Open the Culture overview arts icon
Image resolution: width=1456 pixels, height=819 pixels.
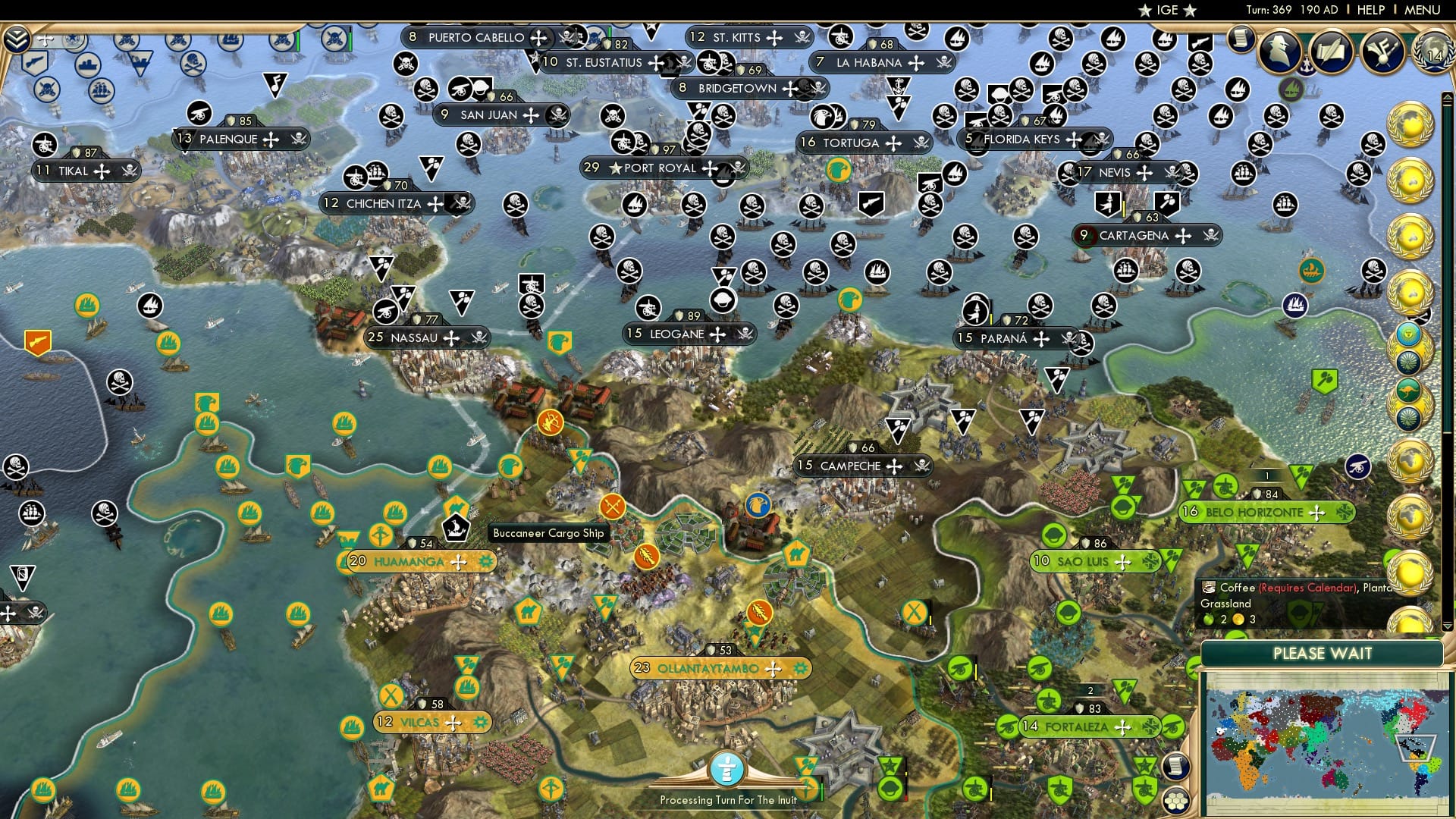1384,52
